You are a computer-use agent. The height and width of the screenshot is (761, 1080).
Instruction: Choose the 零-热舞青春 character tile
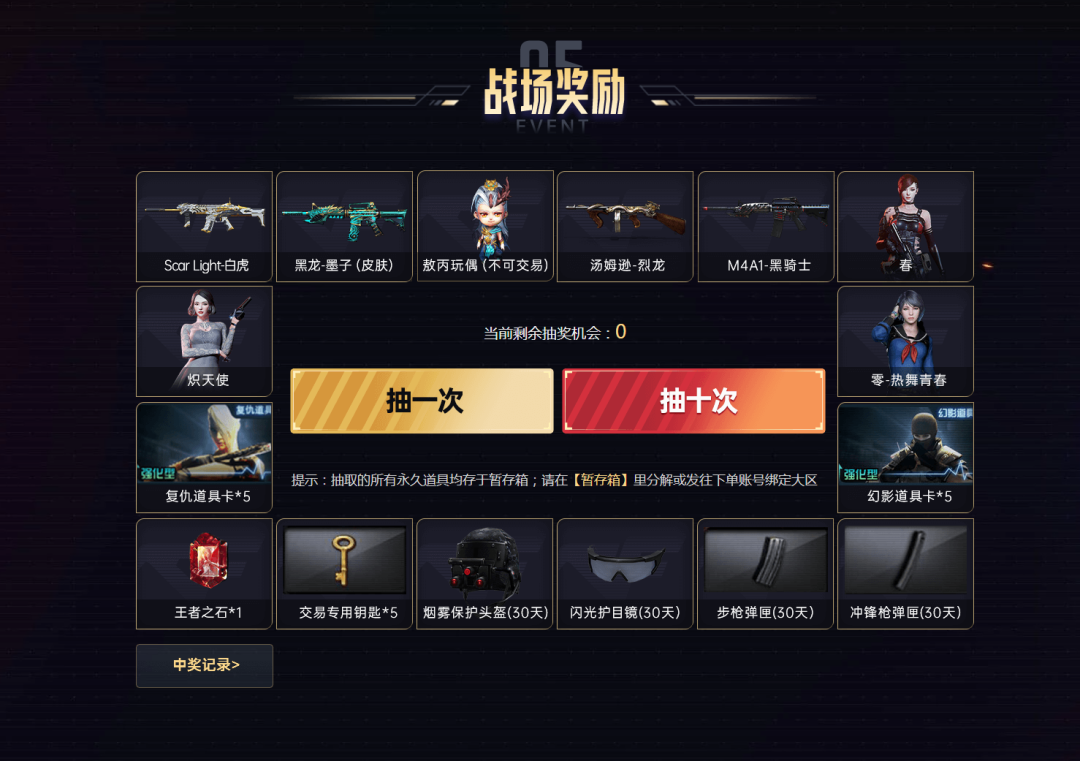[x=905, y=341]
